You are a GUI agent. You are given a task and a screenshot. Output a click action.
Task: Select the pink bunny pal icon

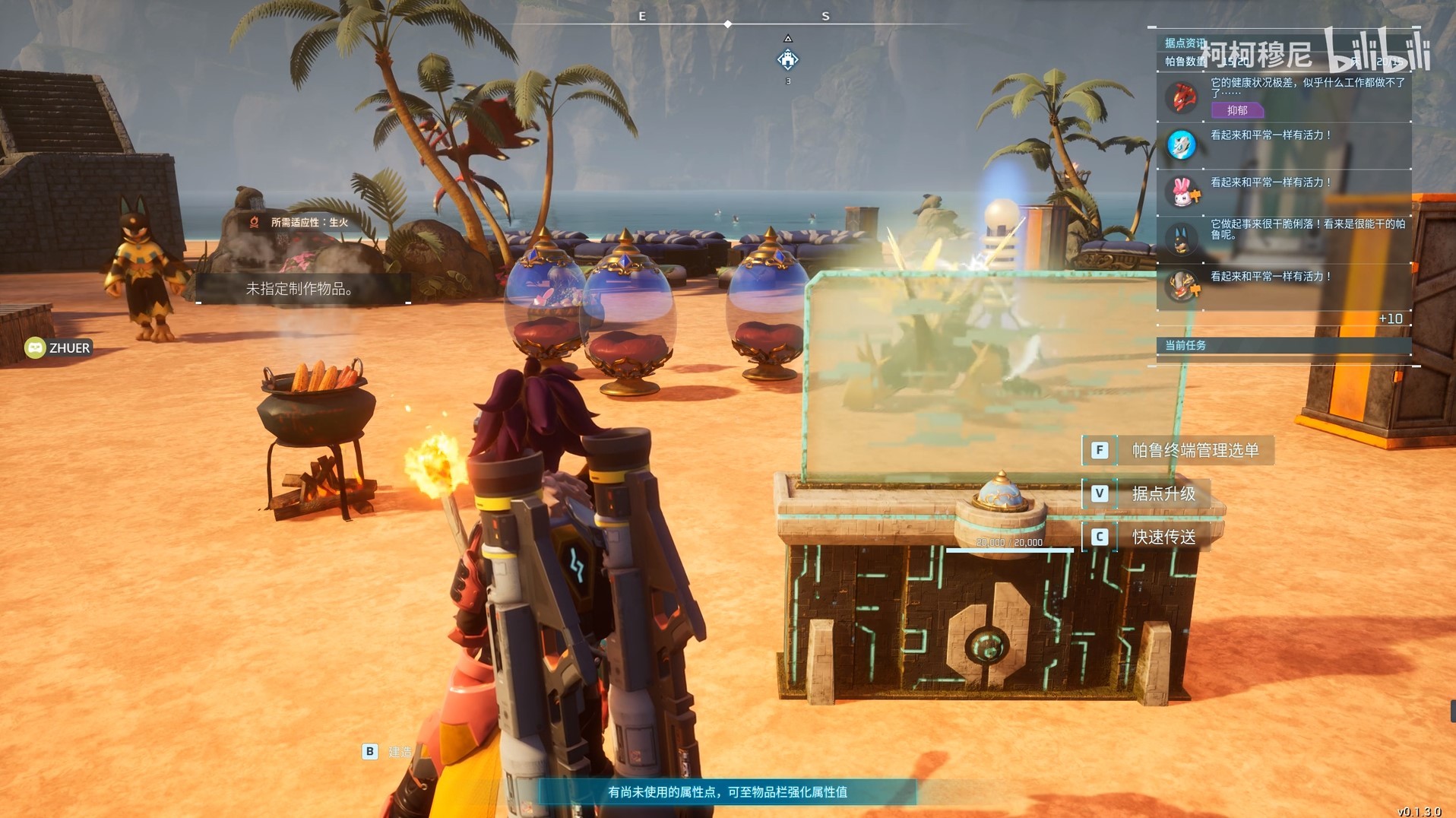pos(1182,192)
